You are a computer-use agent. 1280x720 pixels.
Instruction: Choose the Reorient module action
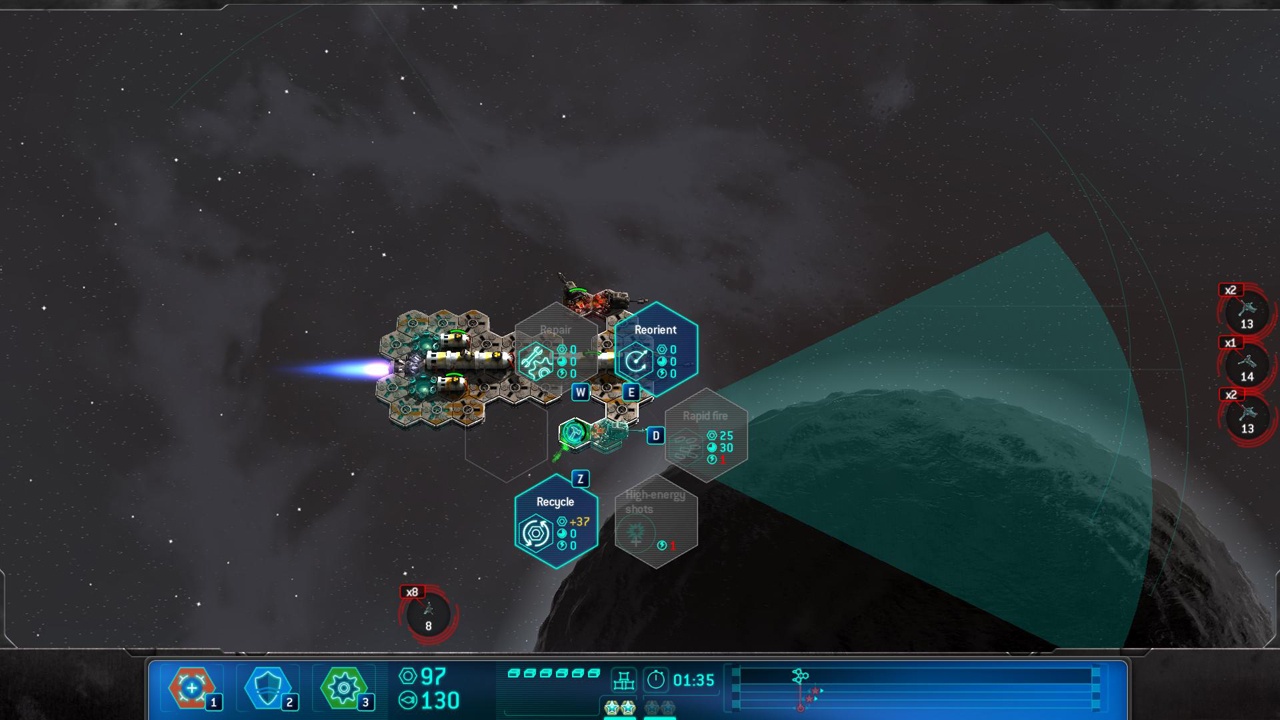(655, 349)
